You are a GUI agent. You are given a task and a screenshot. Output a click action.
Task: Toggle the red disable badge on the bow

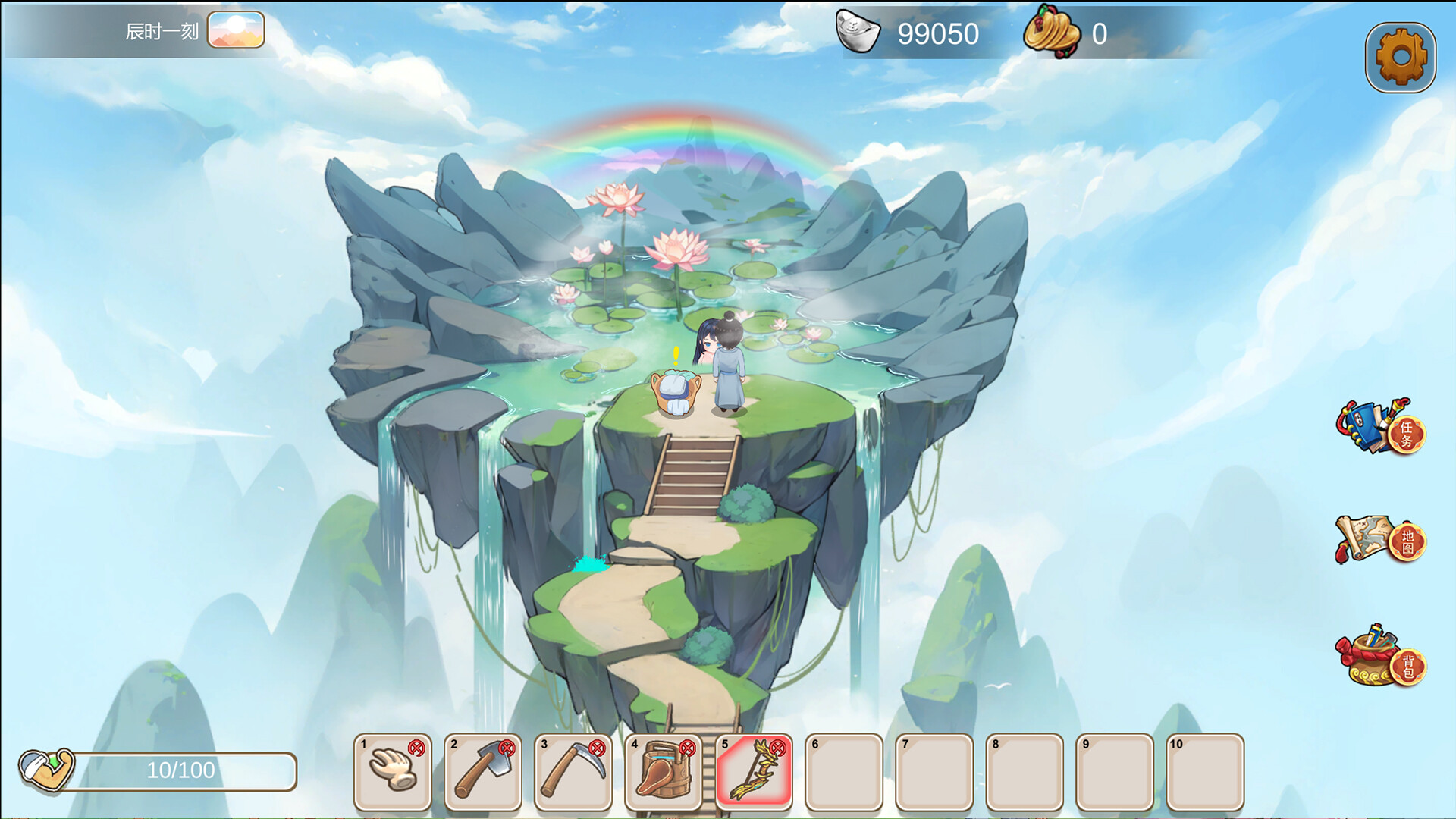[x=777, y=749]
